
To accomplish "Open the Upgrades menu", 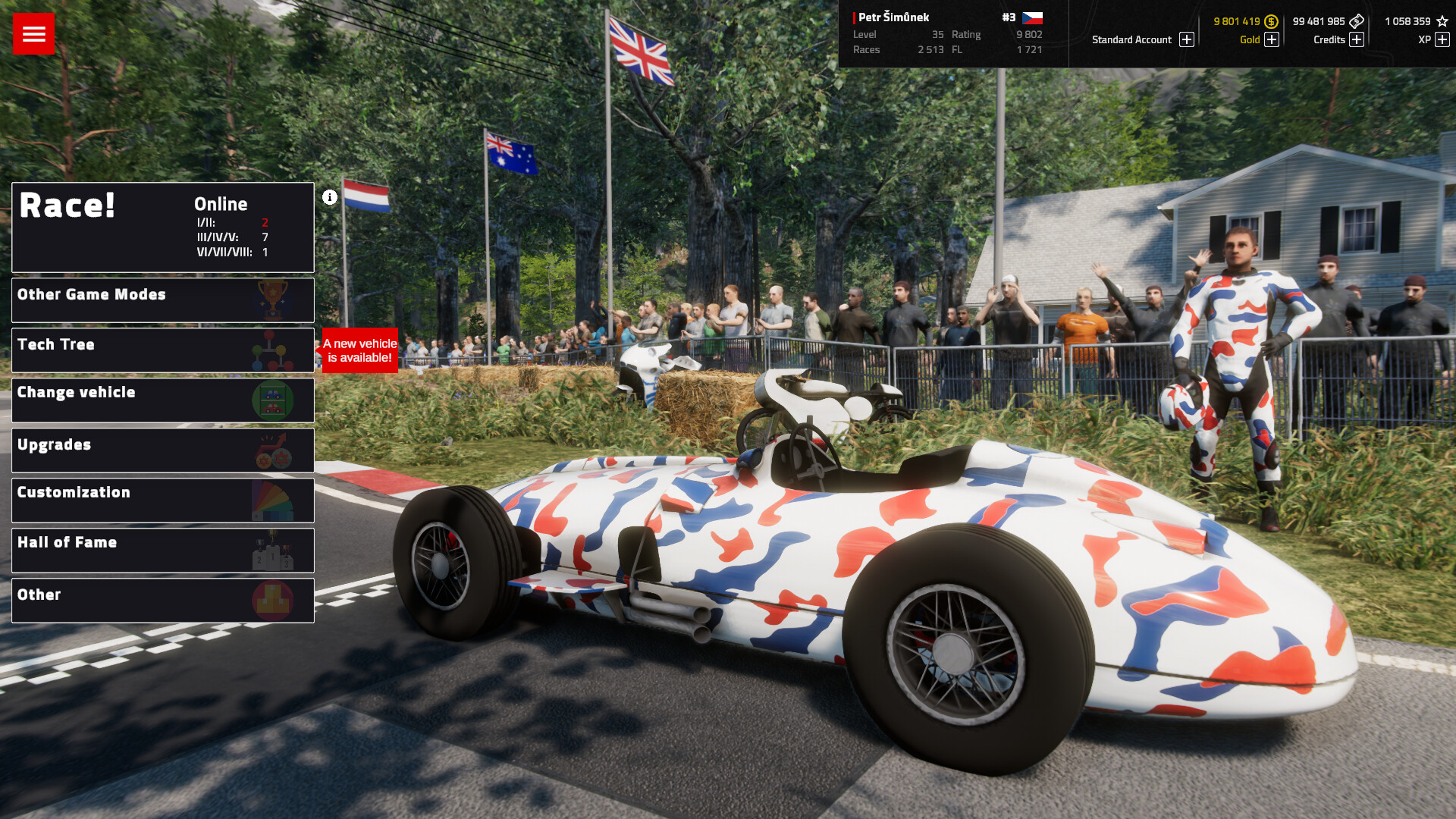I will click(x=162, y=450).
